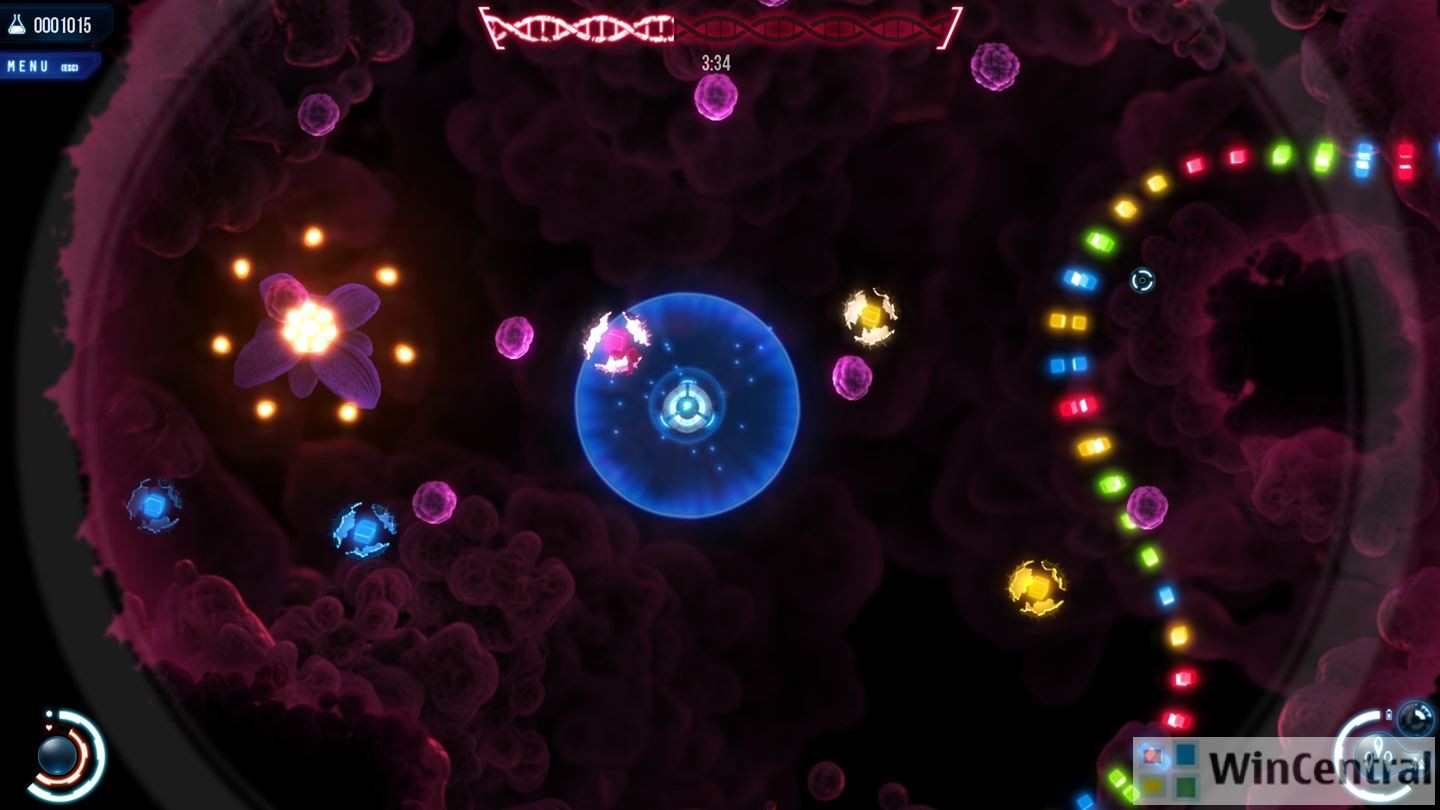Click the lock icon in bottom-right HUD
This screenshot has height=810, width=1440.
(x=1389, y=713)
